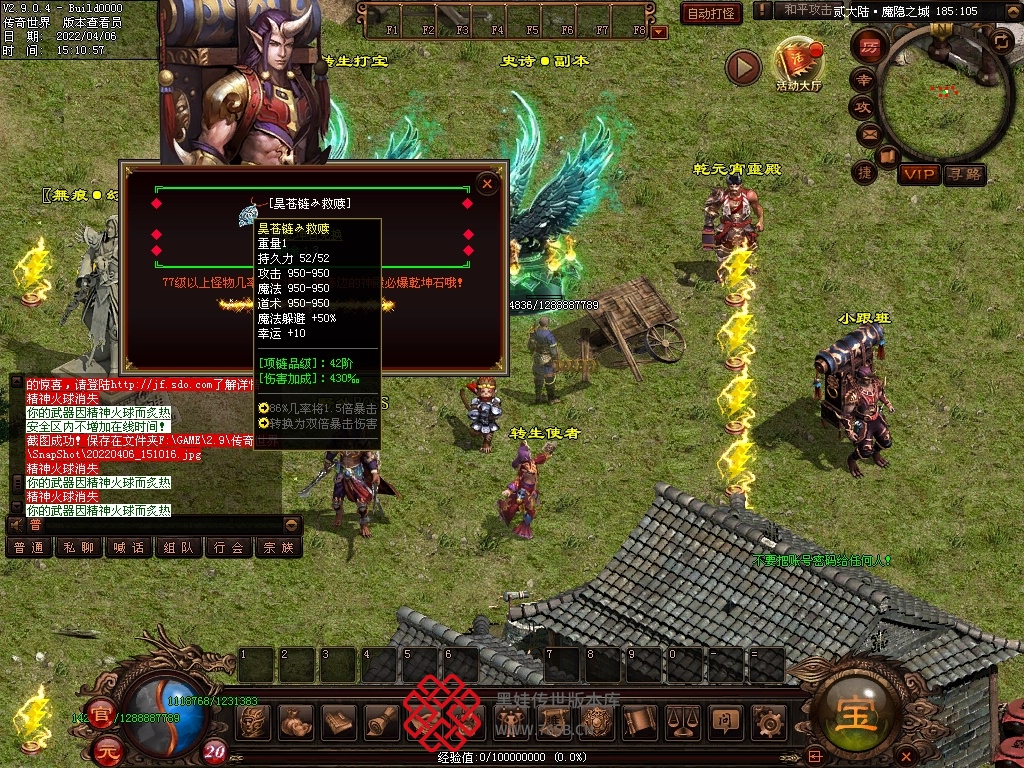Open settings via the gear icon
This screenshot has width=1024, height=768.
click(768, 721)
